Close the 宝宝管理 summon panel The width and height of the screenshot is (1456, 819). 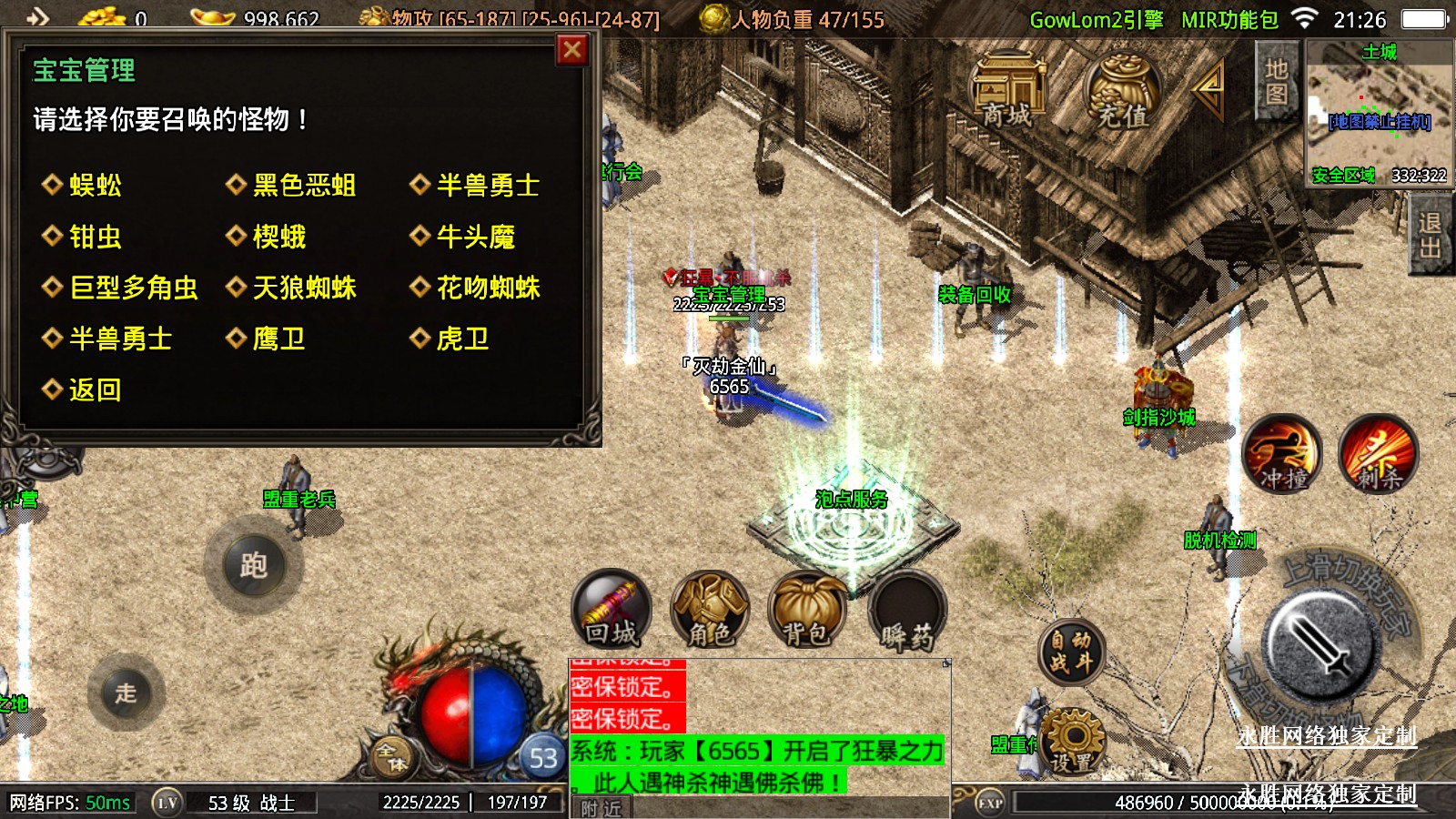[571, 50]
